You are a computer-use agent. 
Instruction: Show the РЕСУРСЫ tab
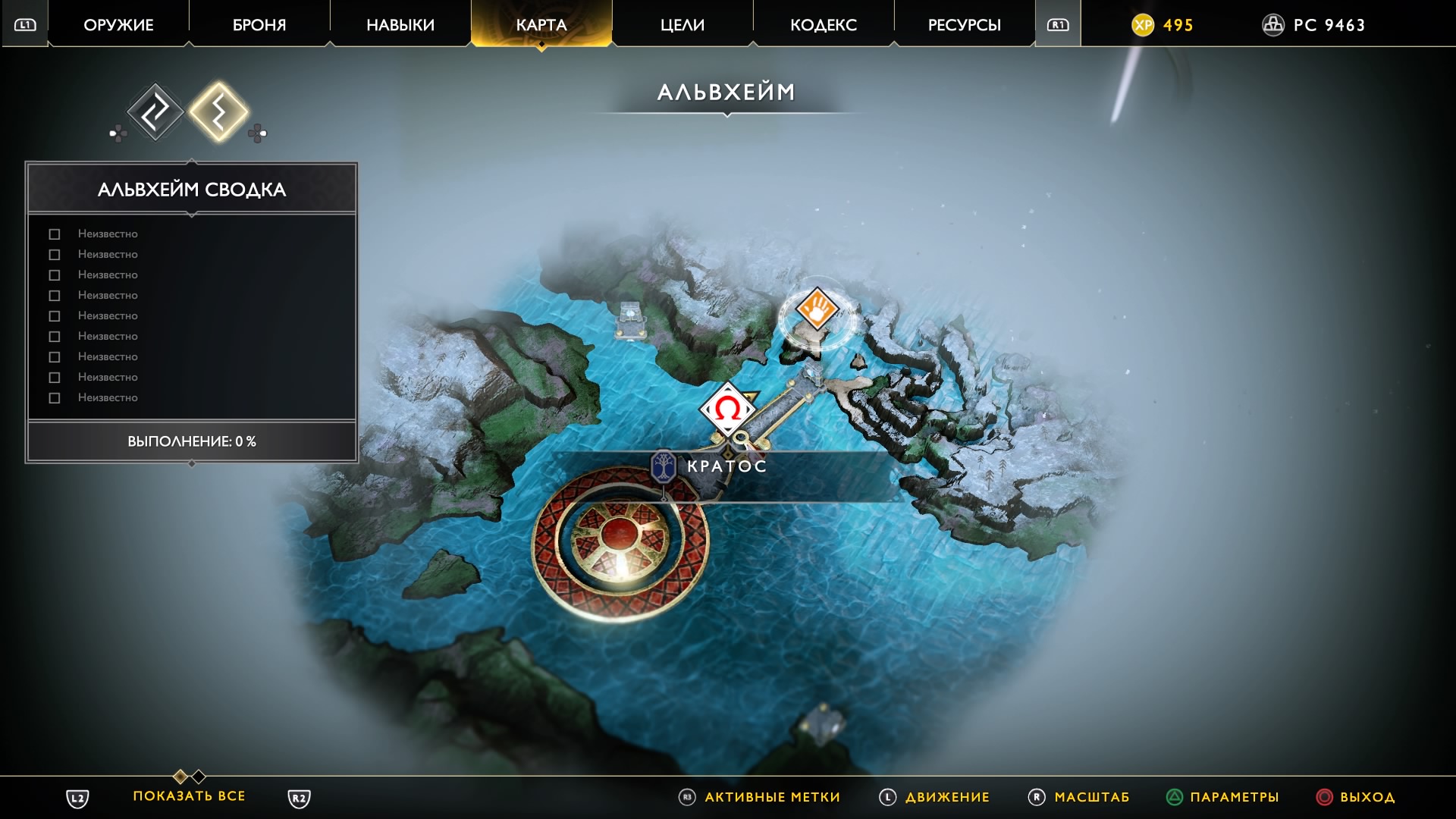[x=965, y=25]
